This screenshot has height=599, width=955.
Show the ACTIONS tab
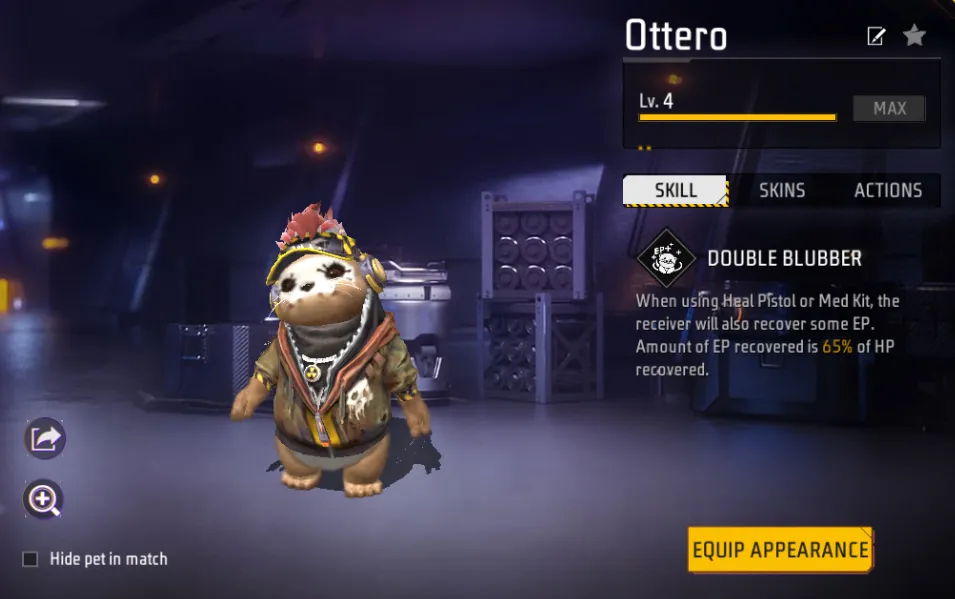click(x=887, y=190)
